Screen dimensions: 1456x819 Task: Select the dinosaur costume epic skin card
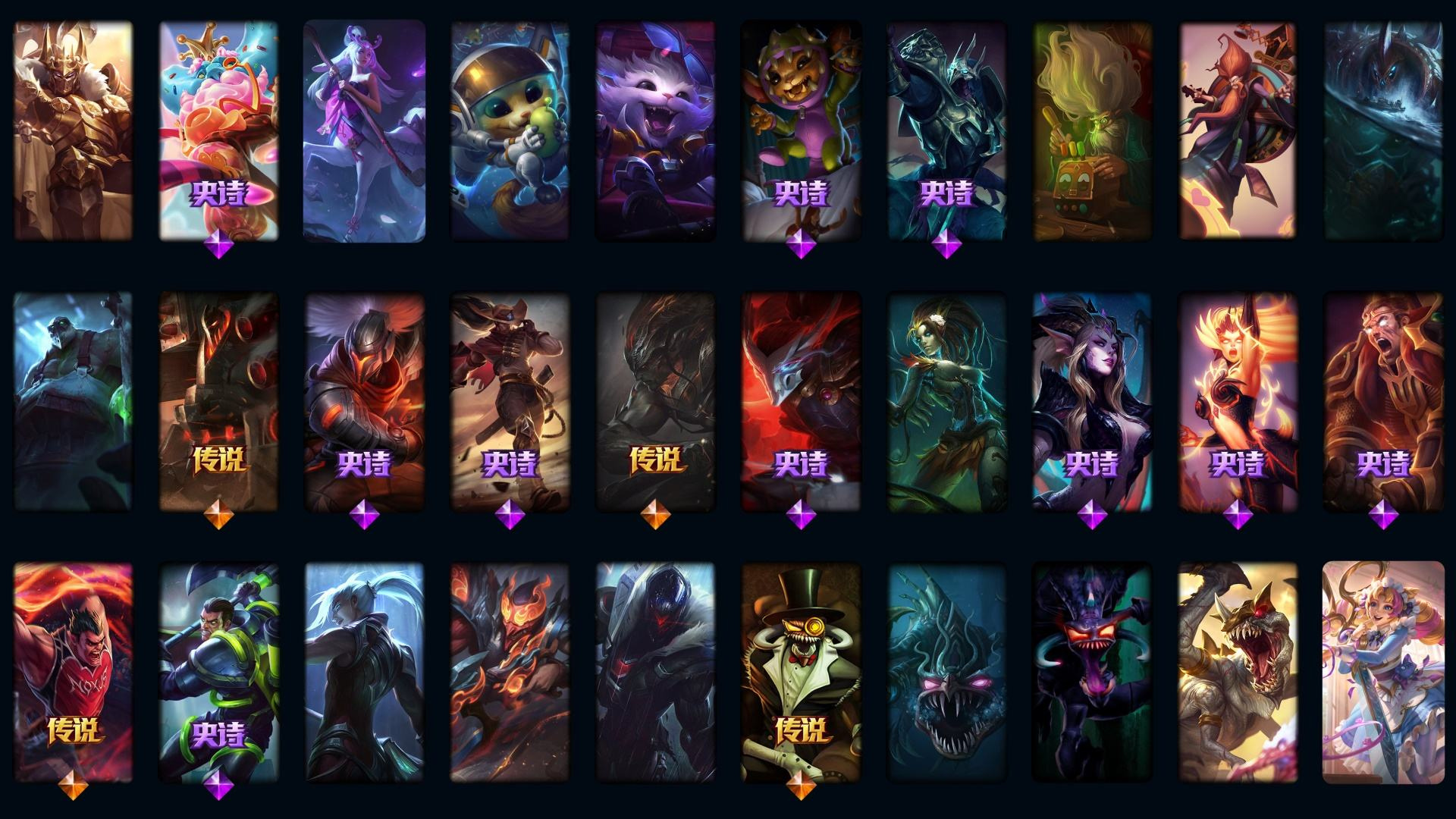pos(801,130)
